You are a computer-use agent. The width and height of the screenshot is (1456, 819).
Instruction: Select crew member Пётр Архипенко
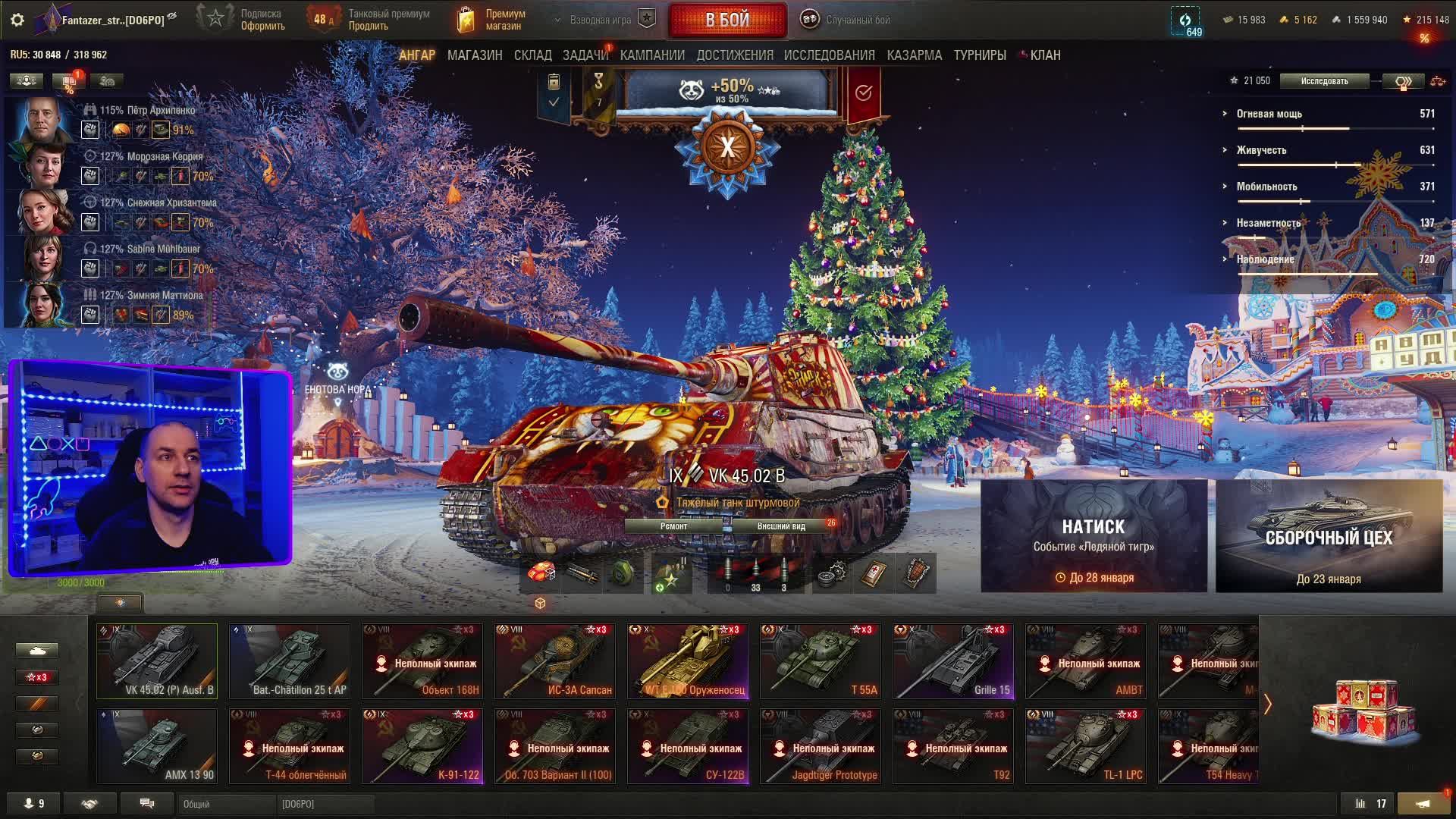[45, 120]
